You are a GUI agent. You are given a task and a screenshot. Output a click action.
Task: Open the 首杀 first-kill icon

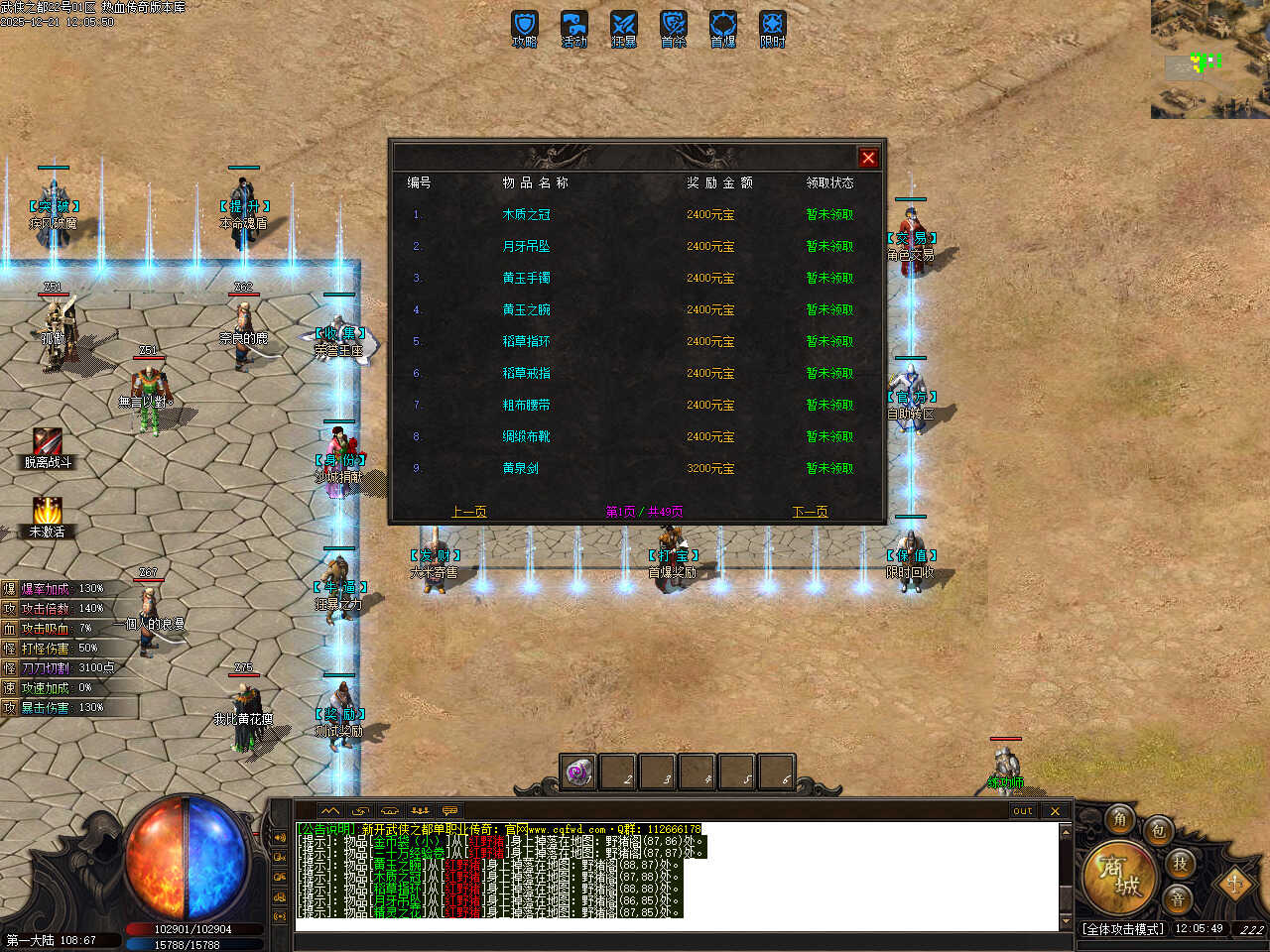(x=674, y=27)
